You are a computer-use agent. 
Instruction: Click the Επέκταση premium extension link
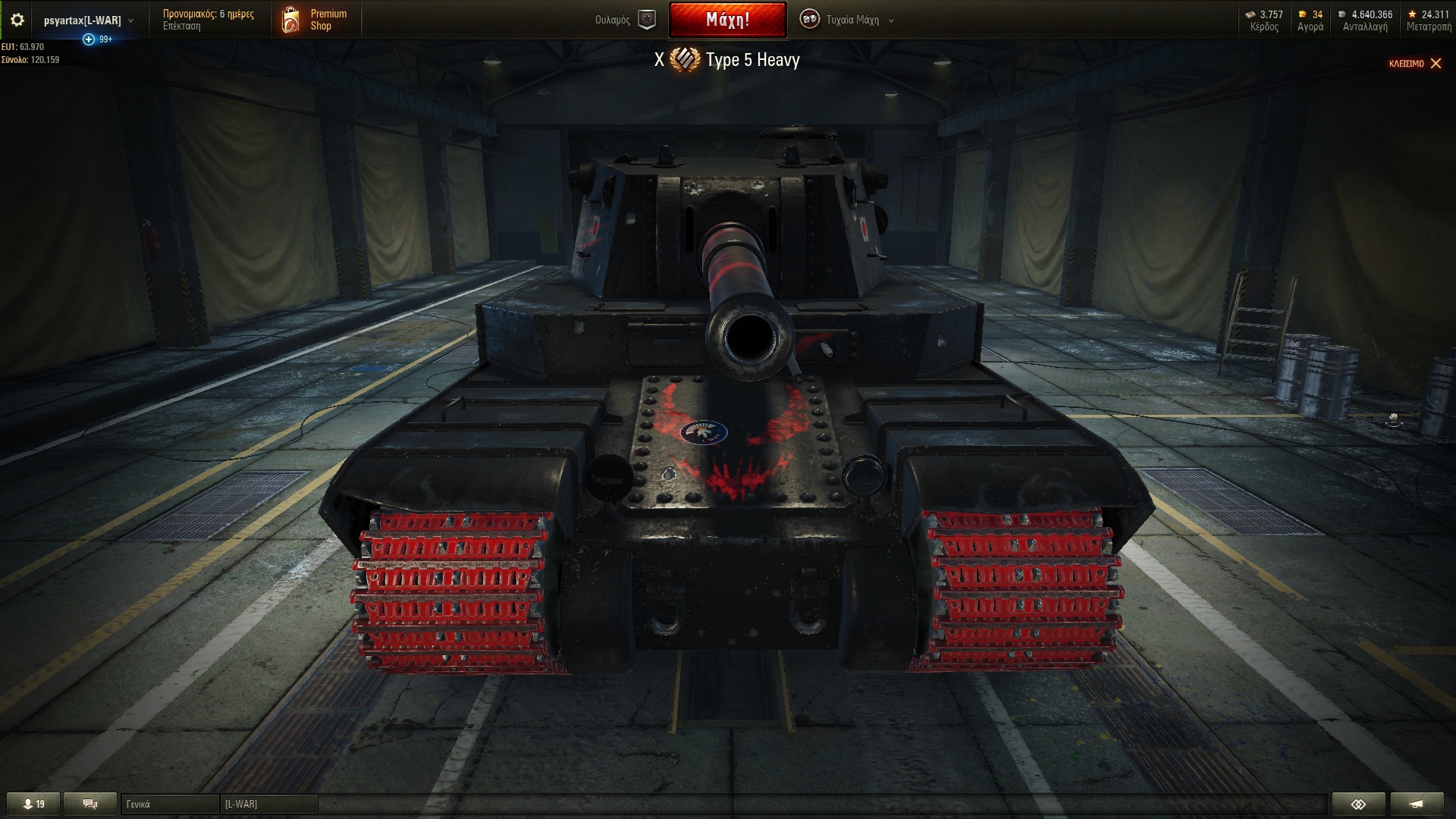[181, 25]
